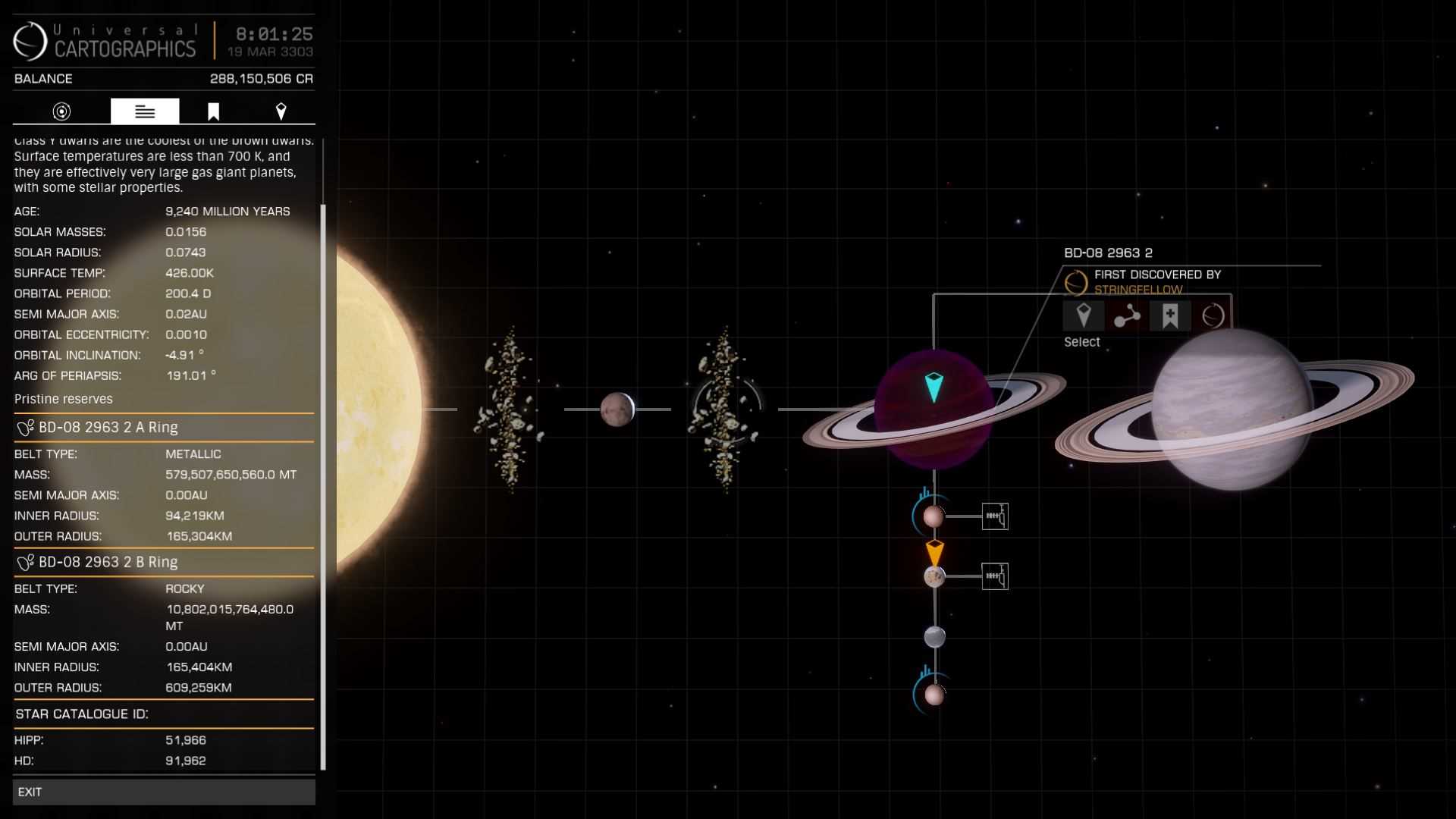This screenshot has height=819, width=1456.
Task: Switch to the concentric-circle overview tab
Action: 61,111
